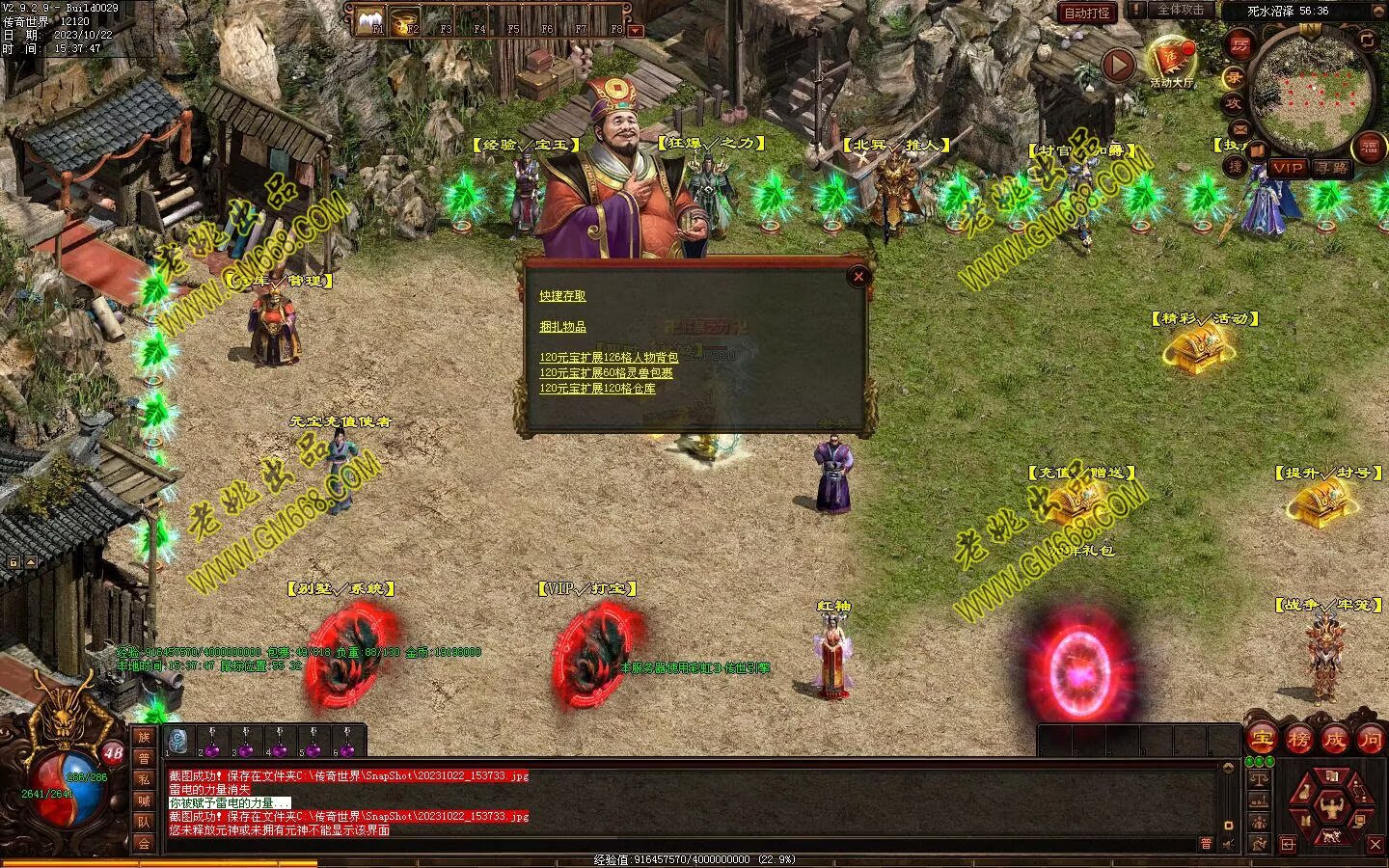Screen dimensions: 1389x868
Task: Switch to the 私 private chat channel
Action: (x=144, y=779)
